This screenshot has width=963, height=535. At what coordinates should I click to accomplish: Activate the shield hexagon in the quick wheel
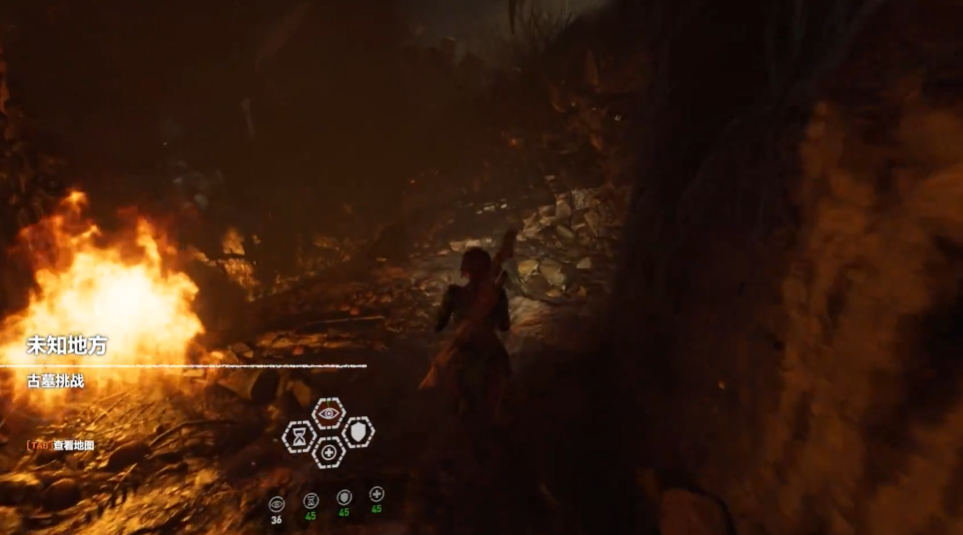[358, 432]
